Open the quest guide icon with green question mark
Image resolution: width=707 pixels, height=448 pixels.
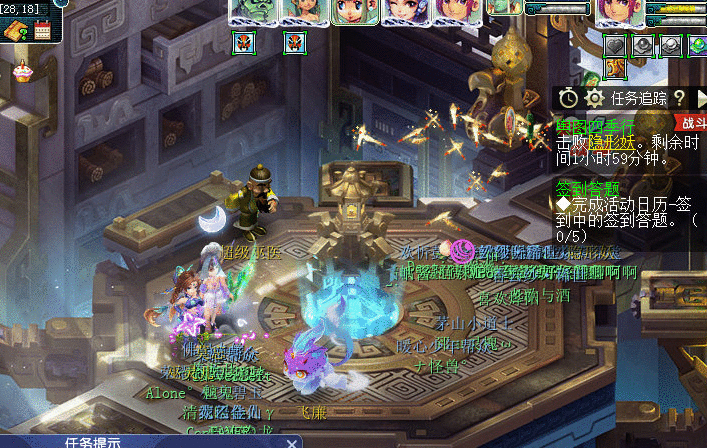pyautogui.click(x=17, y=31)
